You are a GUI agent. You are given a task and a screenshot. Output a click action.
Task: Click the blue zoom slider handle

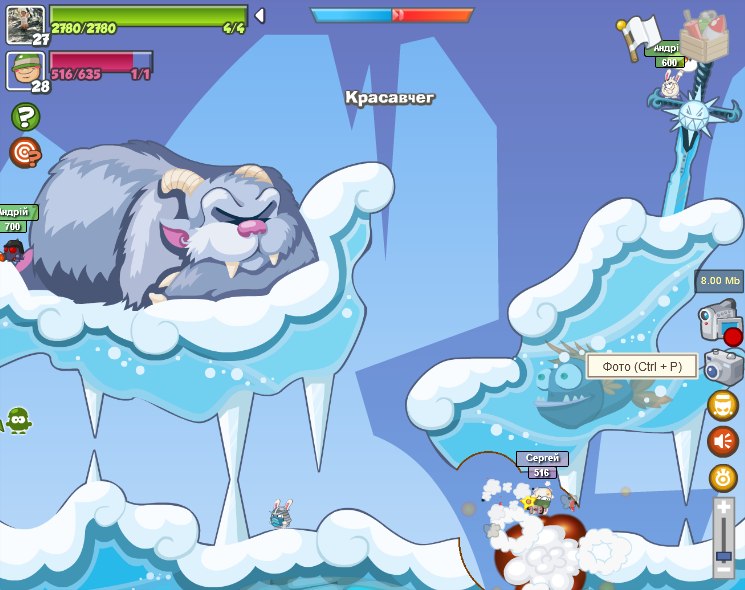point(724,553)
